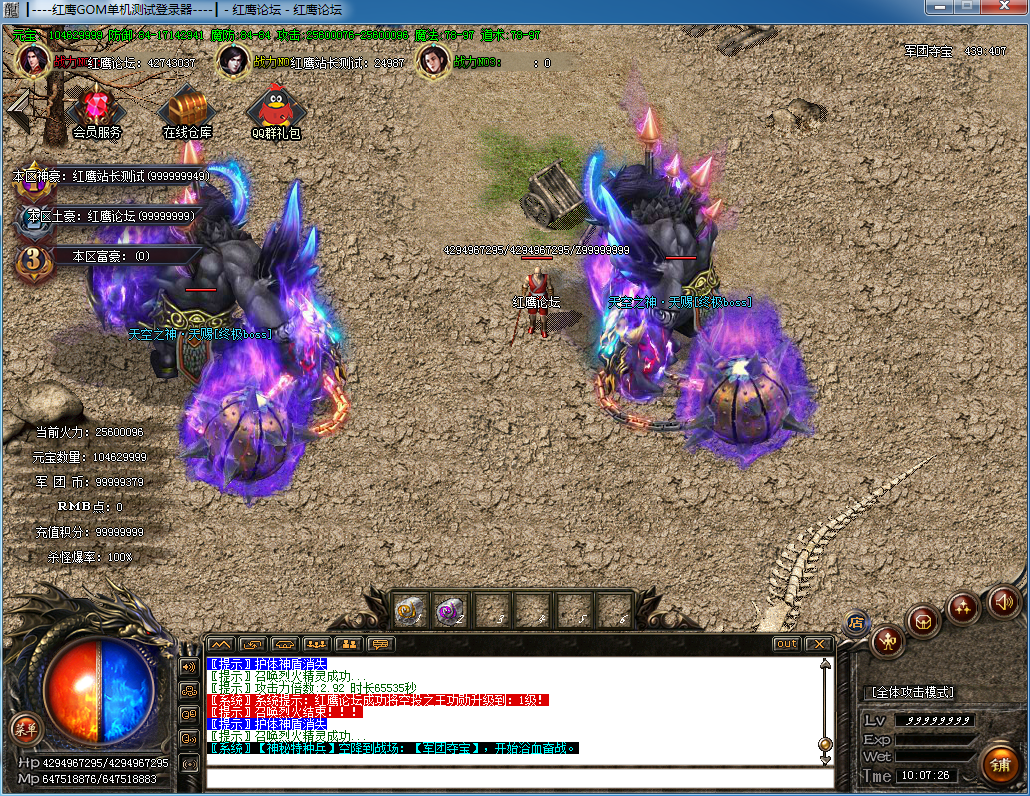The height and width of the screenshot is (796, 1030).
Task: Open the 会员服务 red gem icon
Action: [97, 109]
